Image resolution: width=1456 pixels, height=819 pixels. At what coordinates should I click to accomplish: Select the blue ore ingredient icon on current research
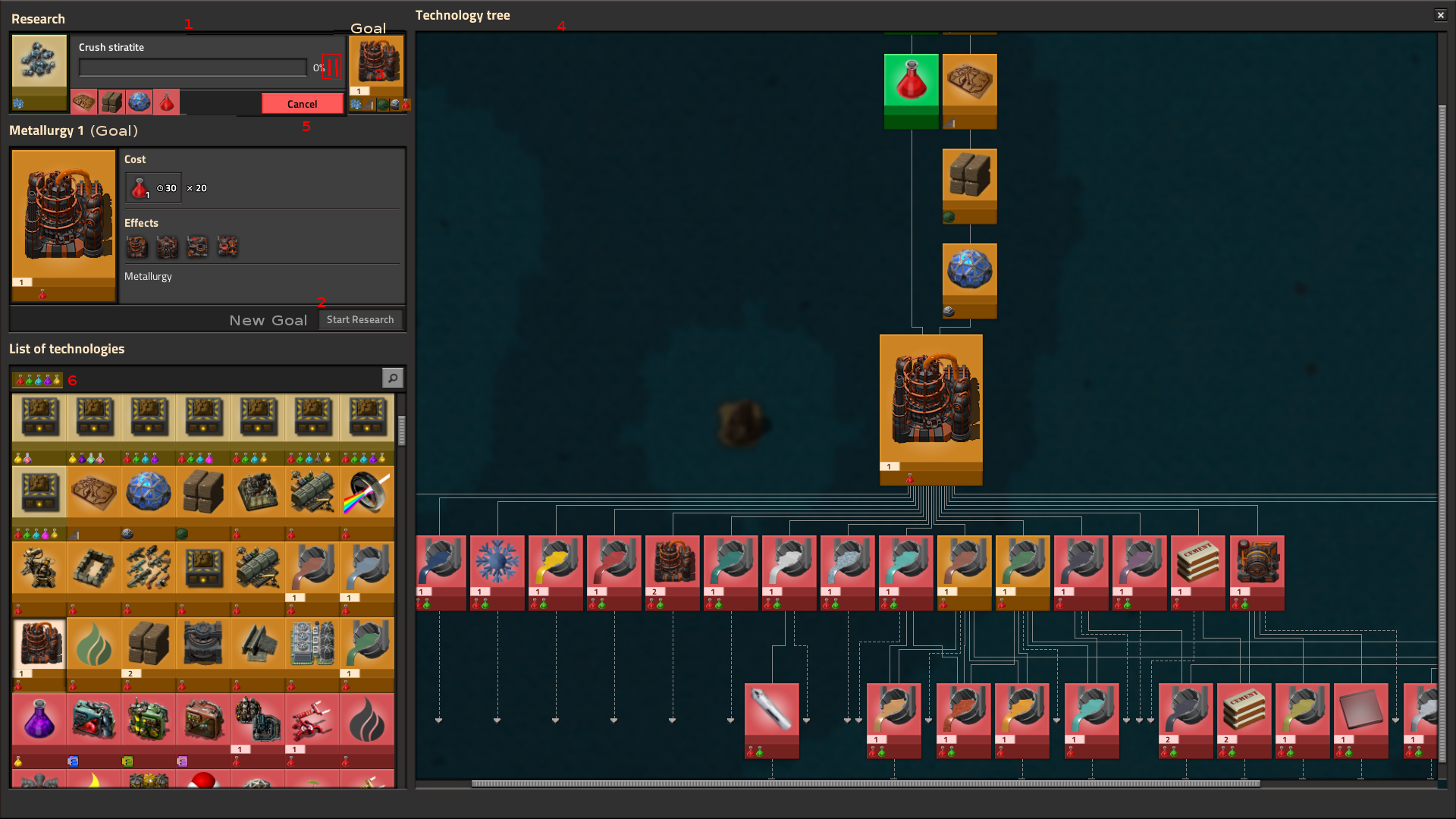(x=139, y=102)
